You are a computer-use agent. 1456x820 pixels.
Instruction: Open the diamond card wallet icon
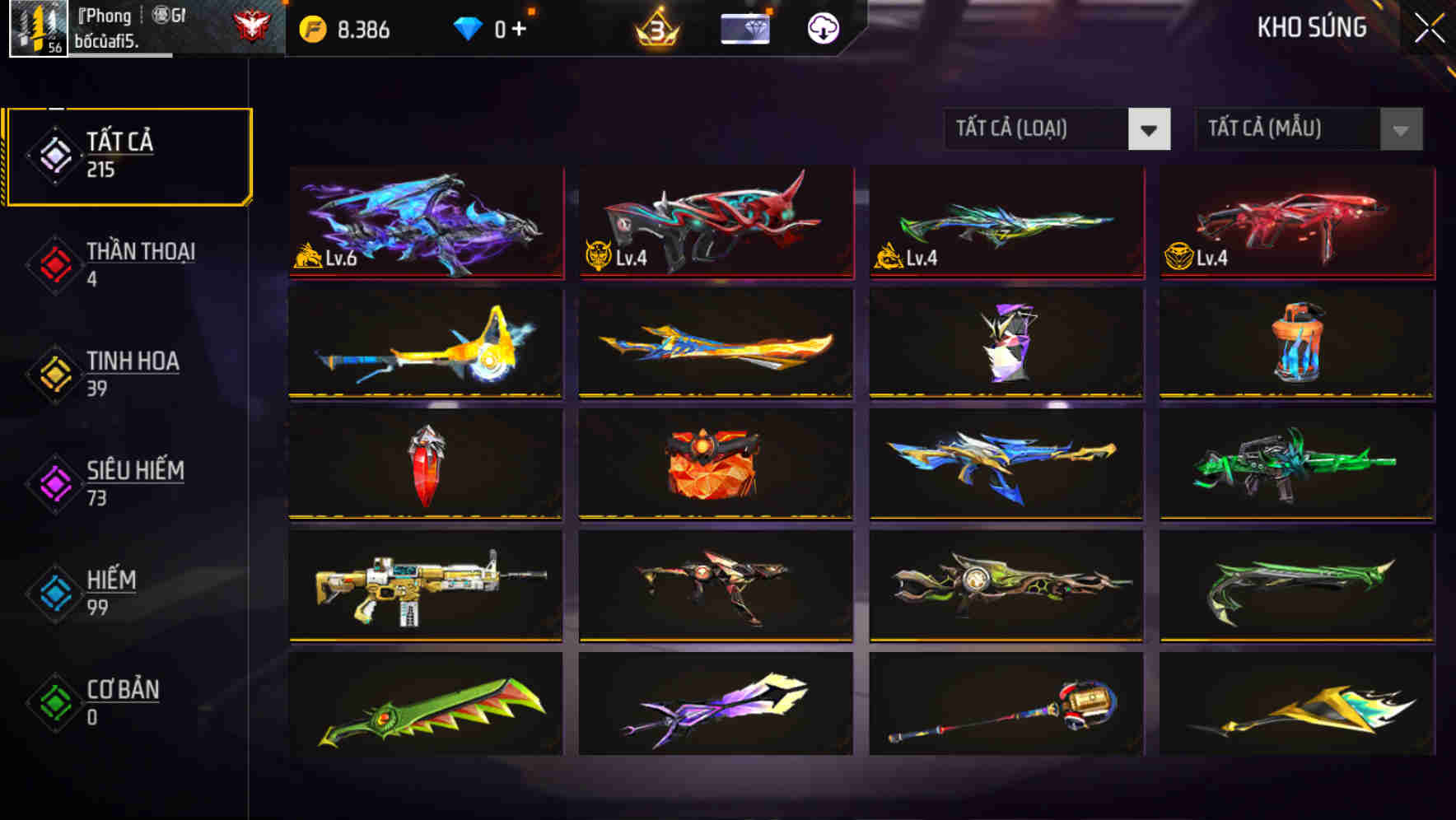click(746, 30)
